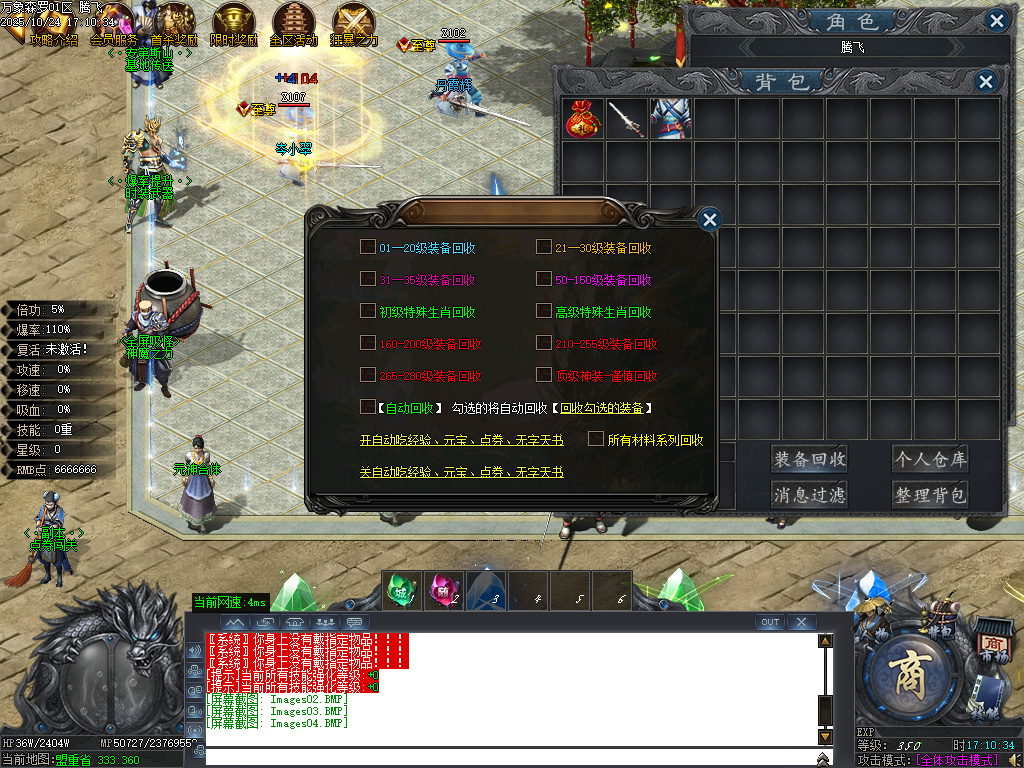Viewport: 1024px width, 768px height.
Task: Click the 关自动吃经验 link
Action: [x=461, y=472]
